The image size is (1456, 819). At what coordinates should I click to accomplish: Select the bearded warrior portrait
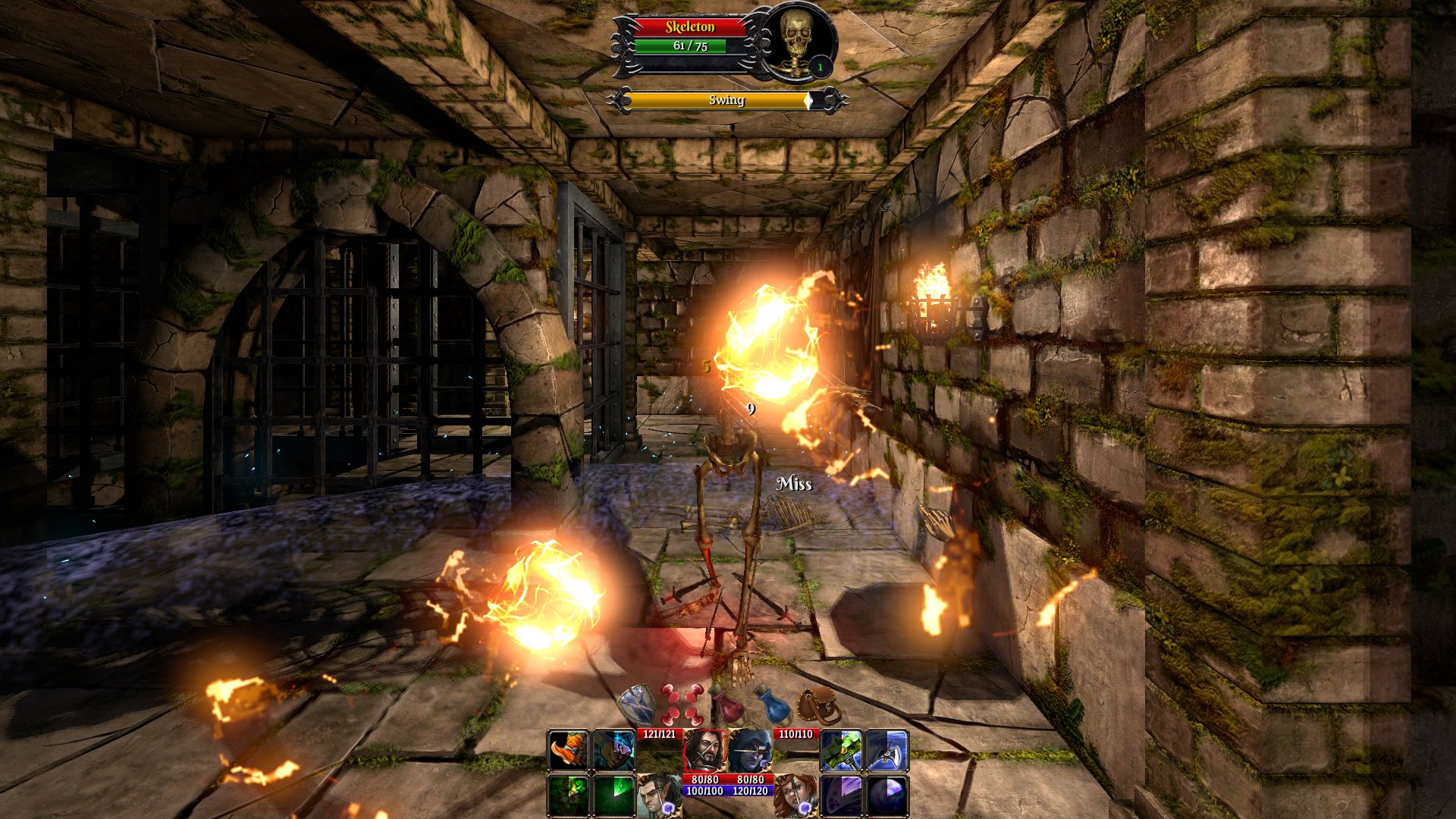(704, 751)
